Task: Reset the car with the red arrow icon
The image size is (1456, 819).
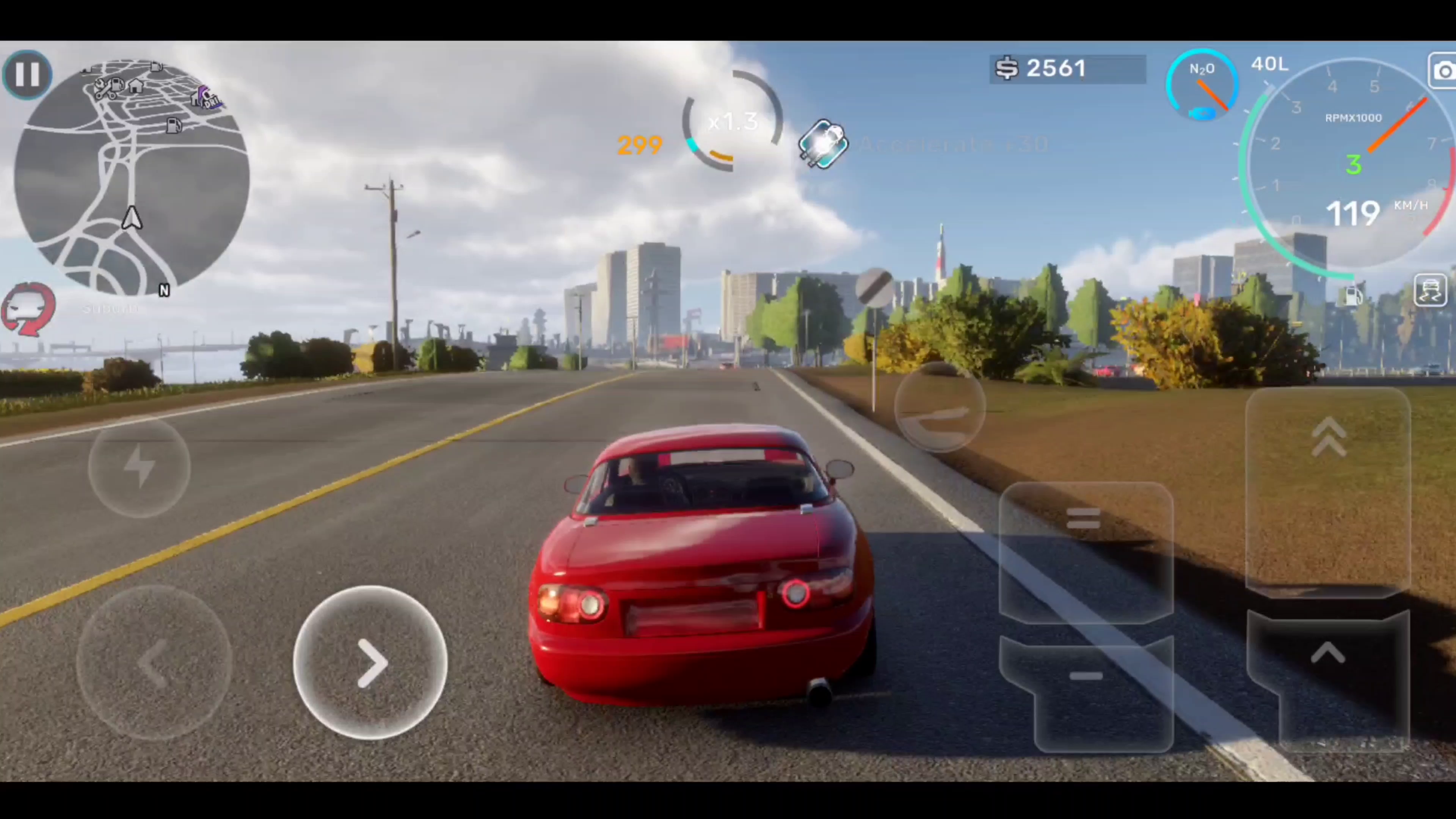Action: (x=28, y=309)
